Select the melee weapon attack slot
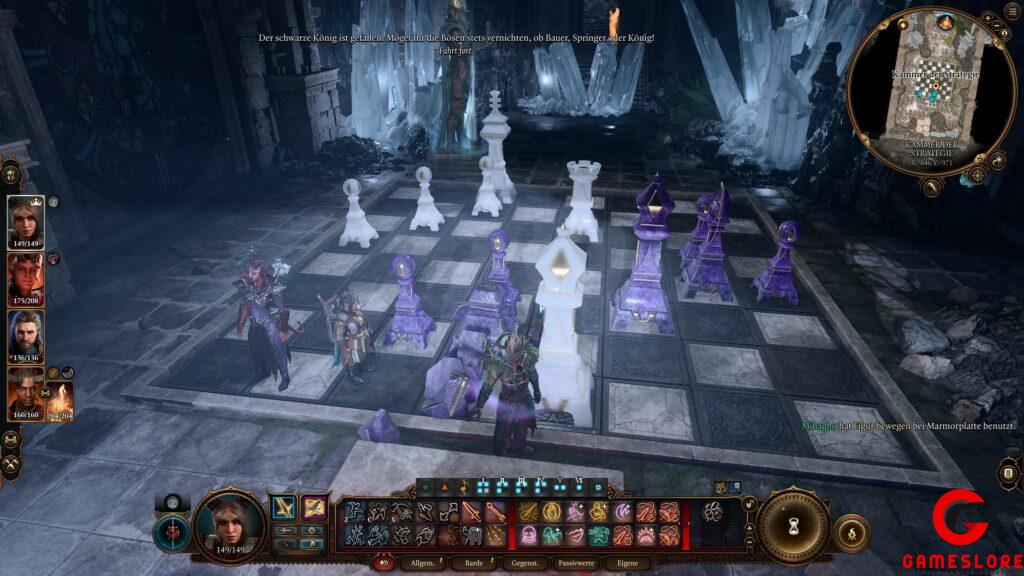1024x576 pixels. [284, 507]
